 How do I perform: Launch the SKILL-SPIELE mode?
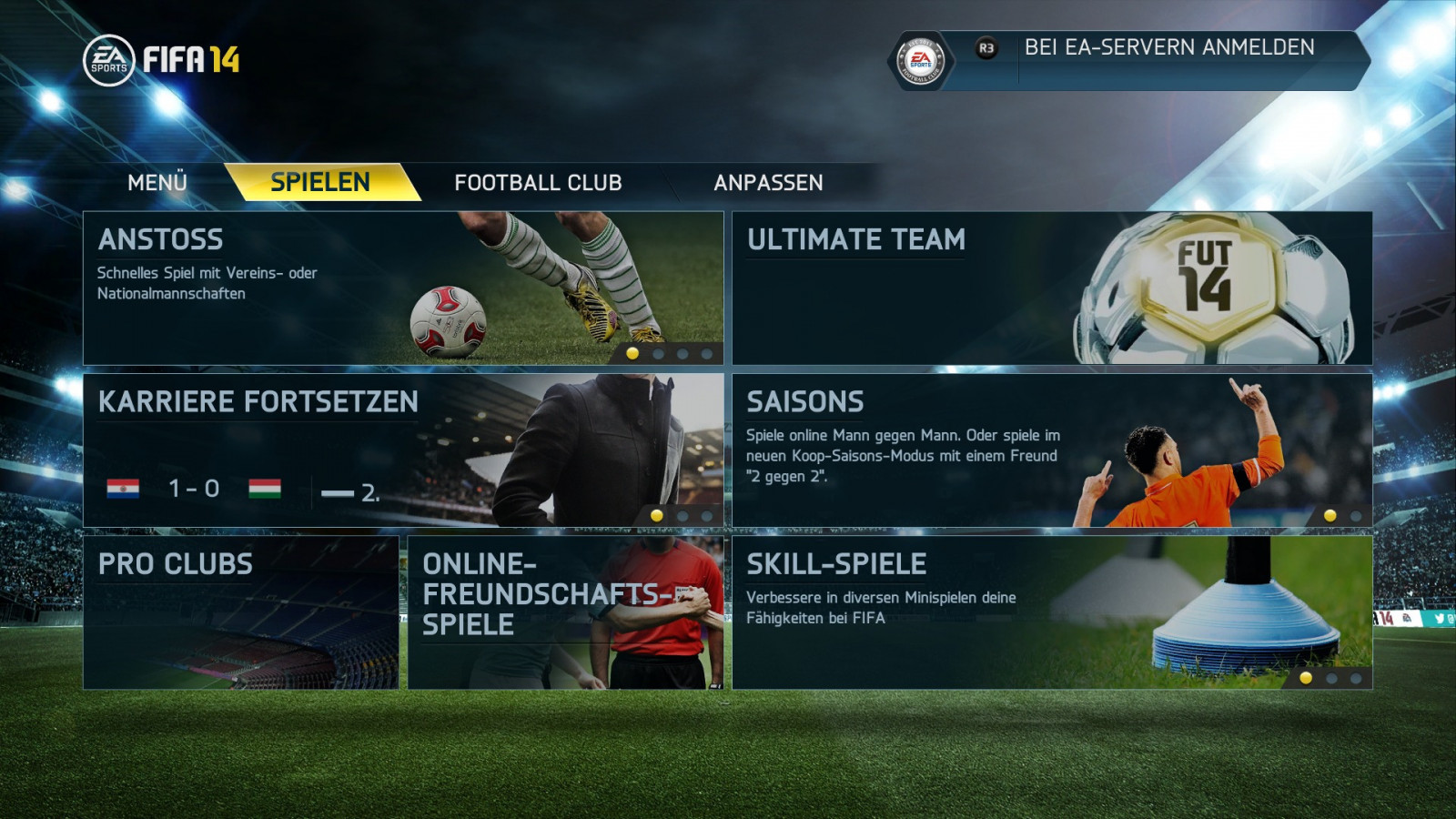(1052, 612)
